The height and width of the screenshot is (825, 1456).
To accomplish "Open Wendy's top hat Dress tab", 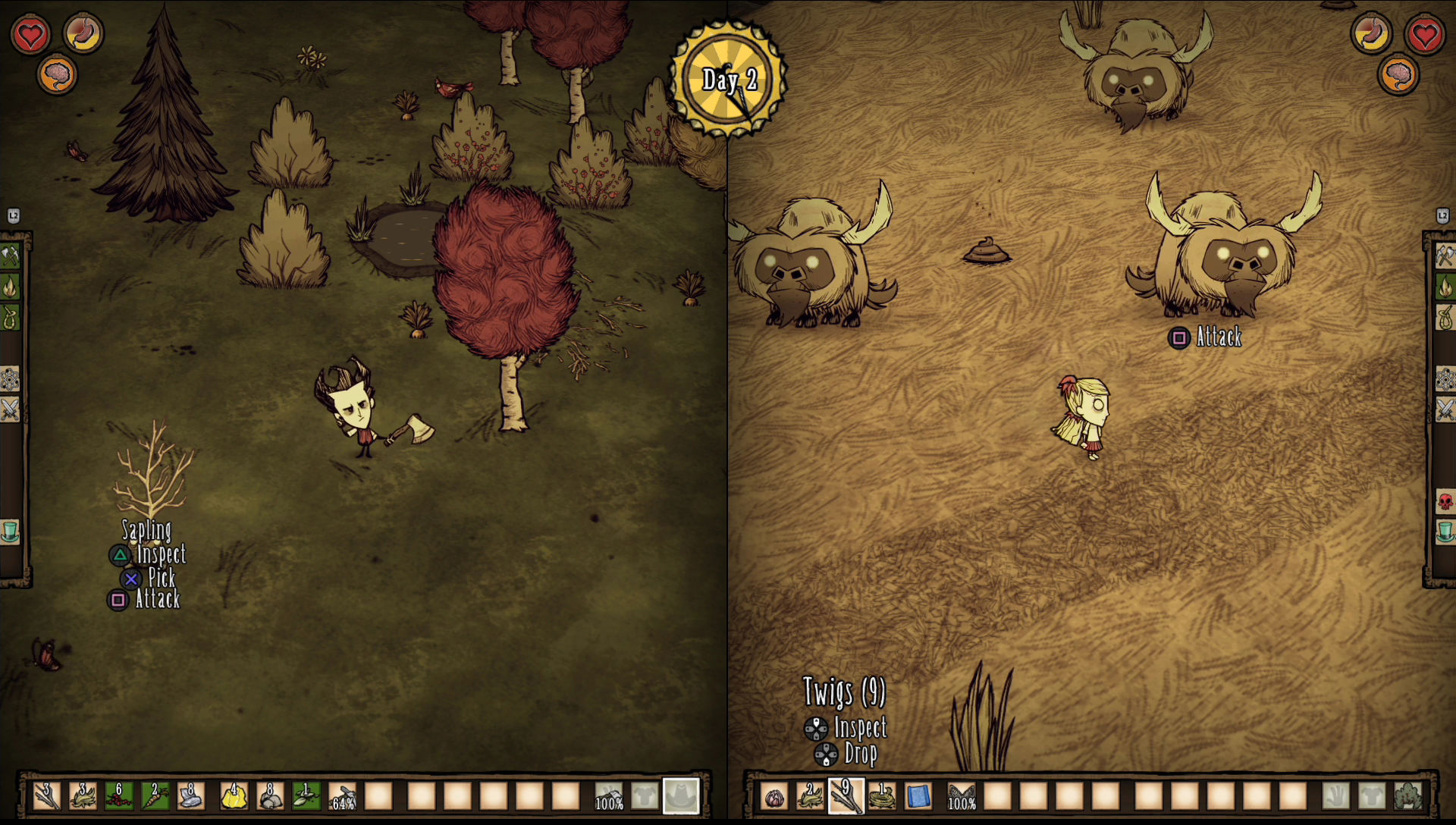I will pos(1445,531).
